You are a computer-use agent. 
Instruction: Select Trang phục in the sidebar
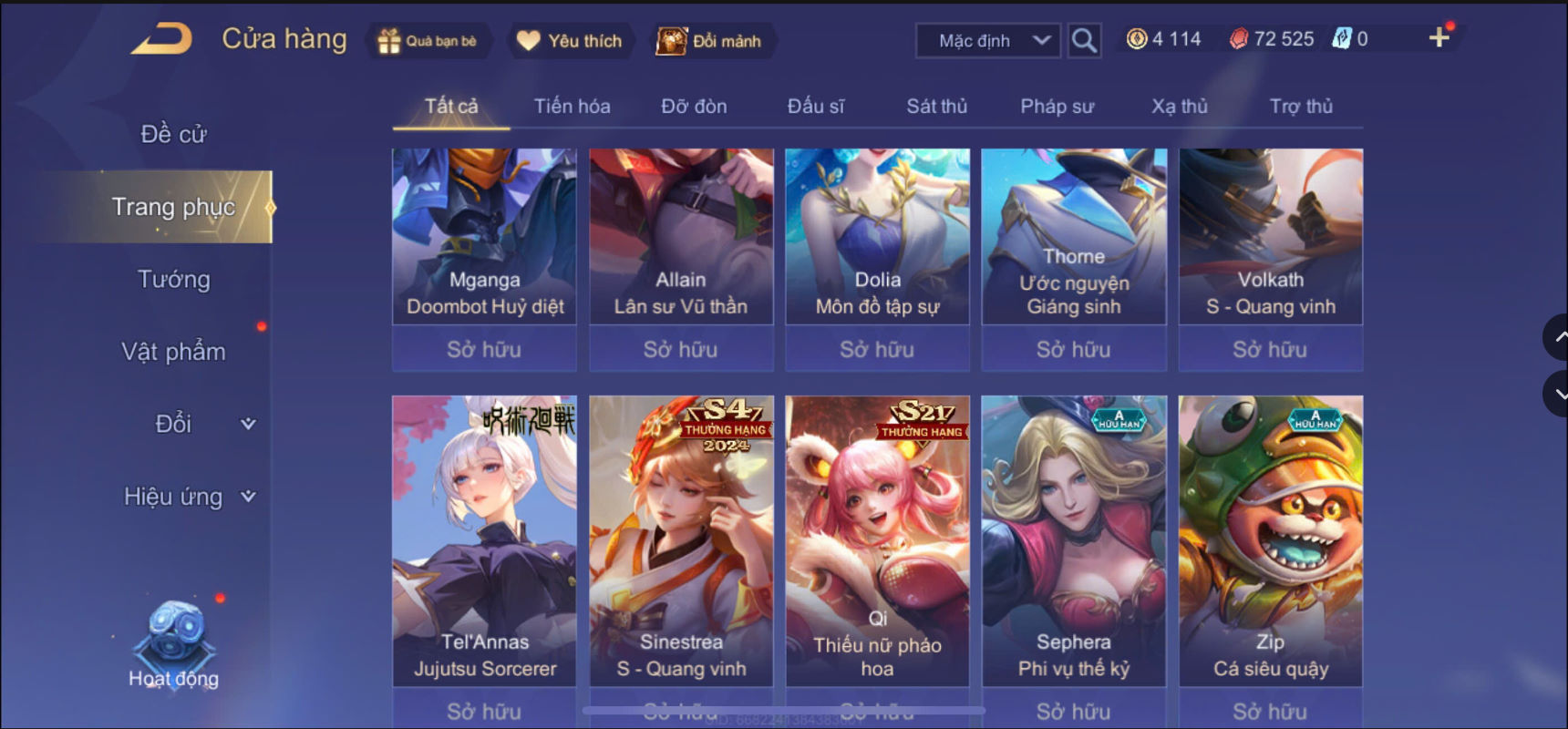pos(175,207)
